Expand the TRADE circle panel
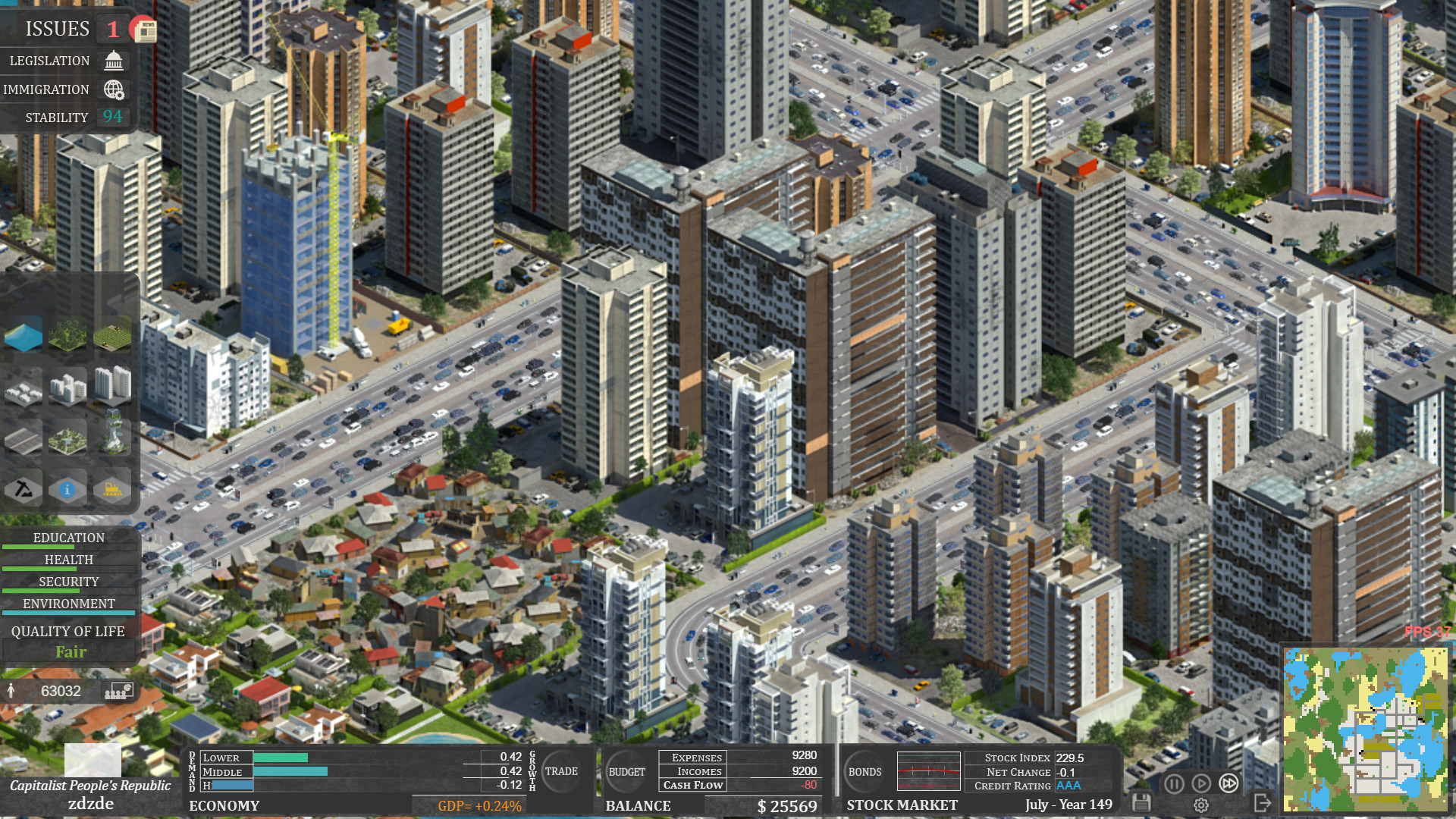The image size is (1456, 819). 562,772
